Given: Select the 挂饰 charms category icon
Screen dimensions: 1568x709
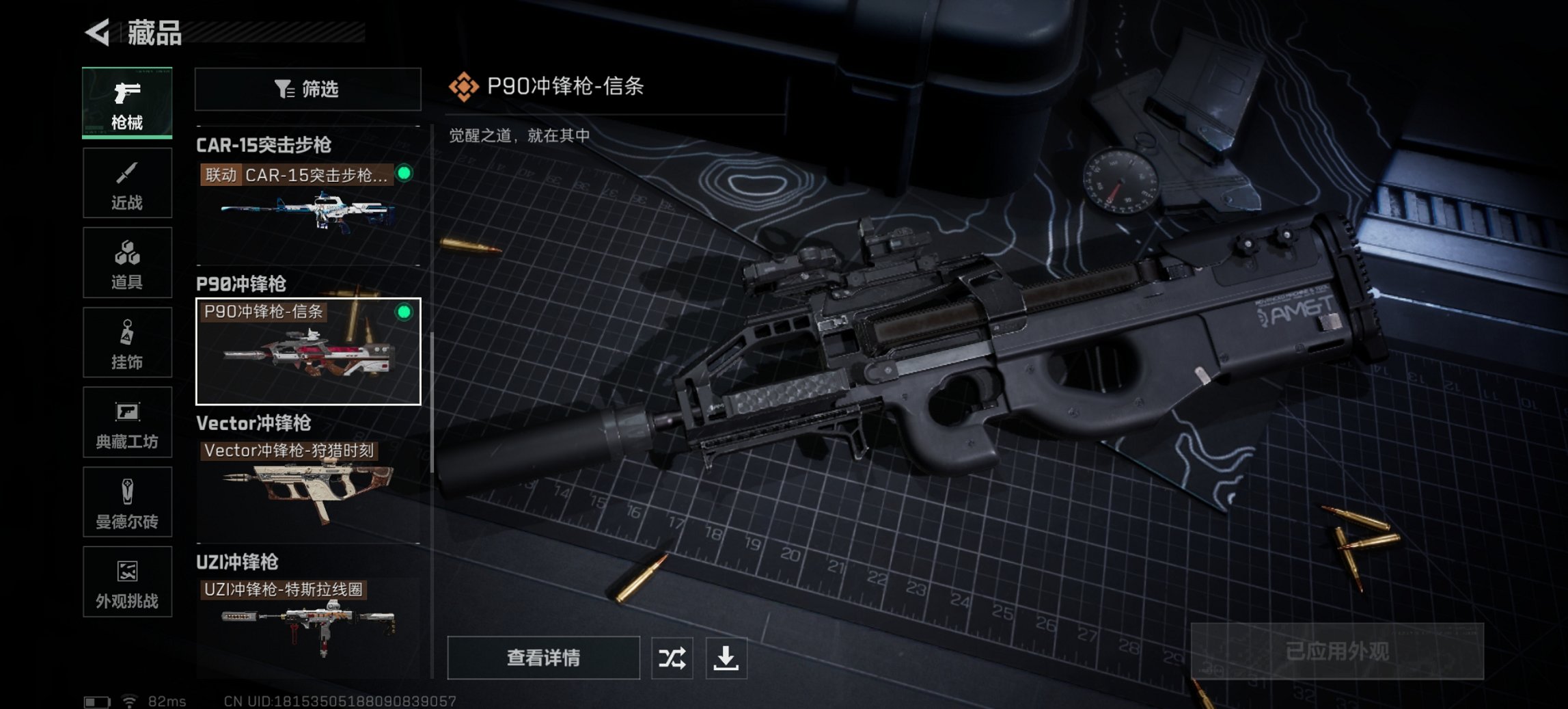Looking at the screenshot, I should coord(127,343).
